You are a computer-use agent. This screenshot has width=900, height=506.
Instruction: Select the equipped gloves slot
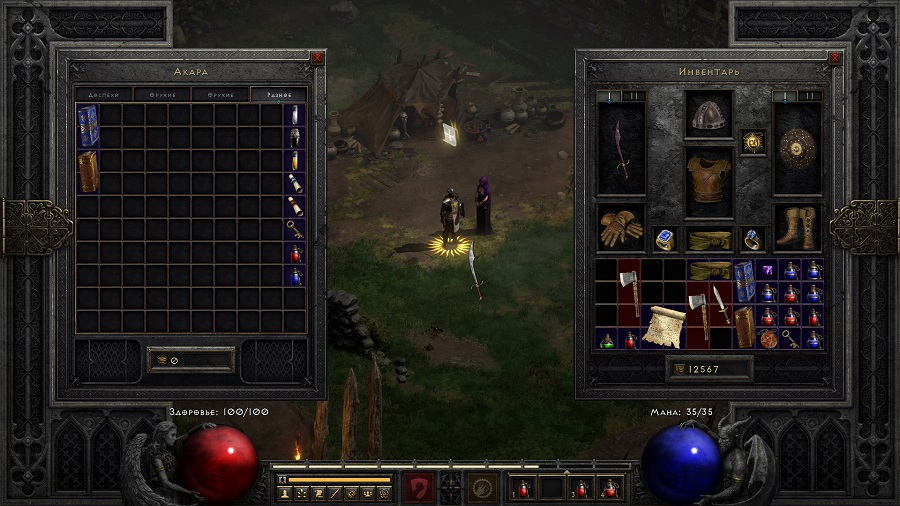(x=621, y=229)
